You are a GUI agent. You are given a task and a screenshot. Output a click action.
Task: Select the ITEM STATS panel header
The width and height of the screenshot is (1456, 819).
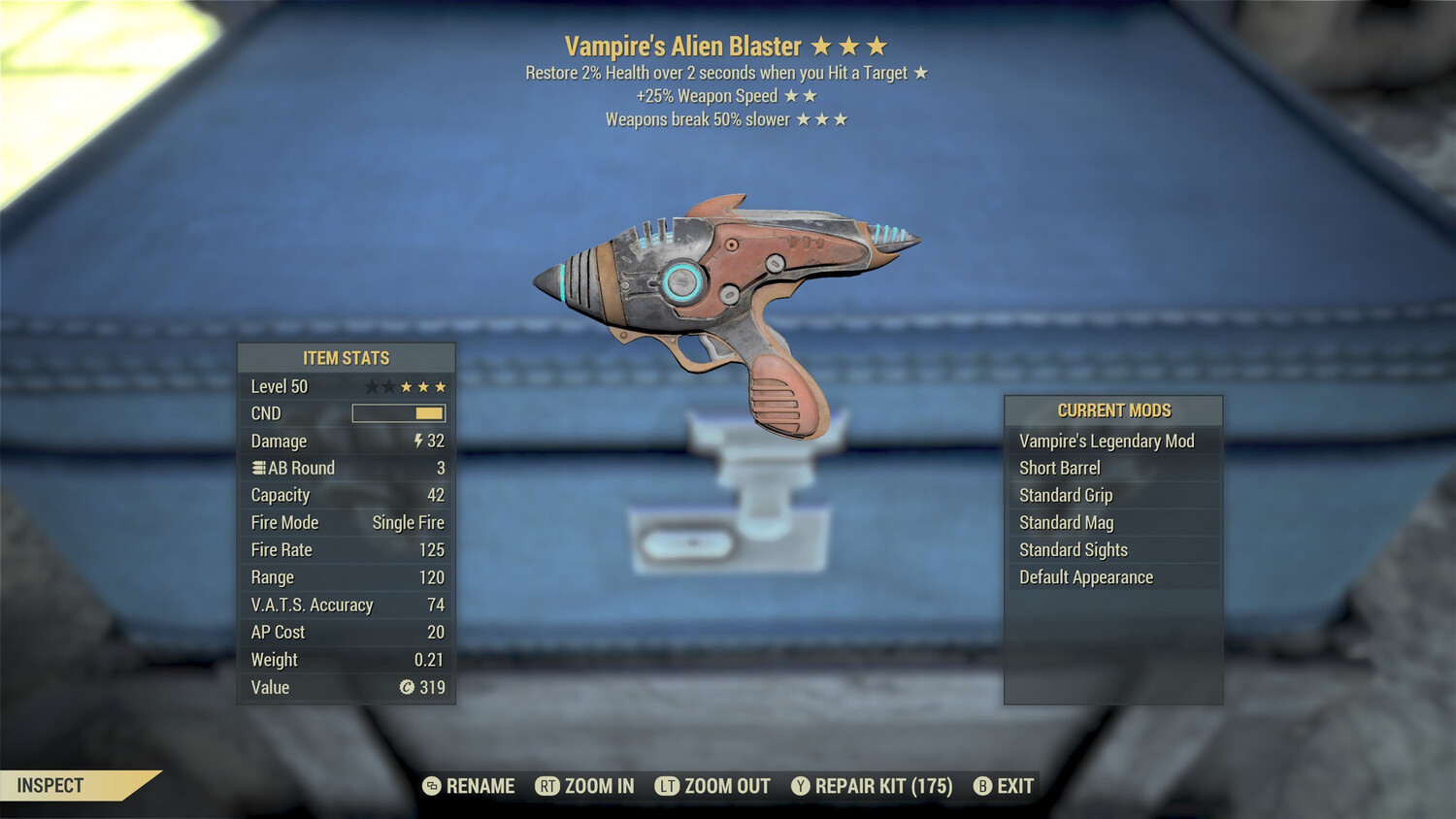(x=346, y=357)
